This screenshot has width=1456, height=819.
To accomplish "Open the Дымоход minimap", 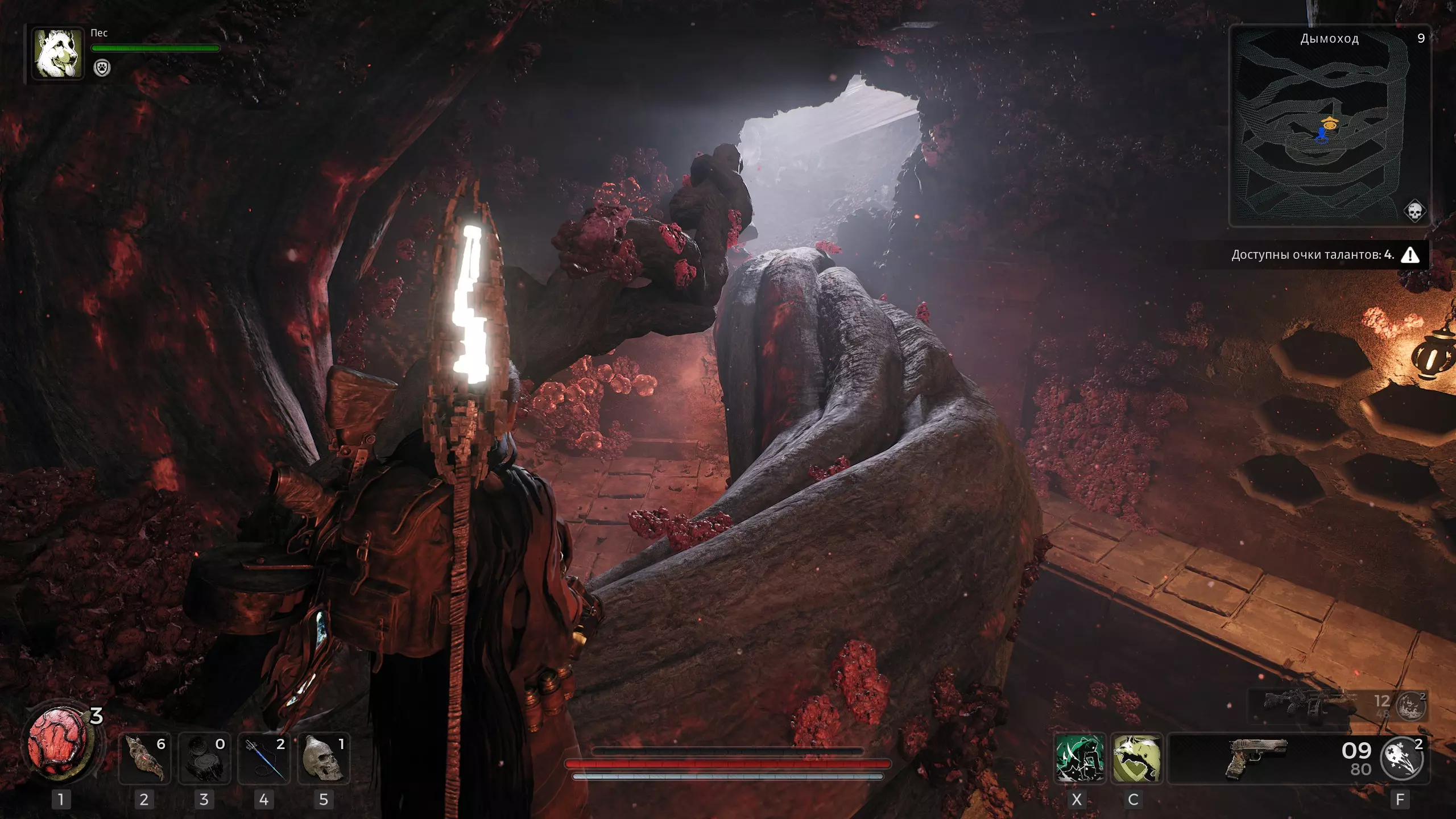I will tap(1329, 126).
